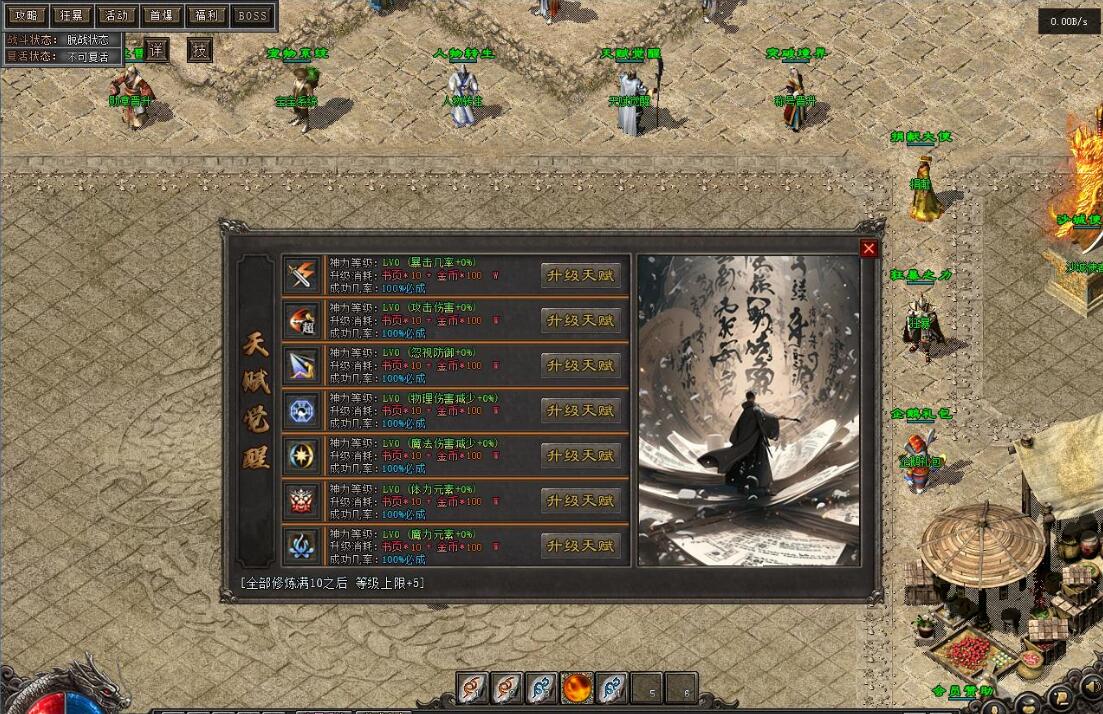Upgrade the 魔力元素 mana element talent
Screen dimensions: 1103x714
click(580, 546)
